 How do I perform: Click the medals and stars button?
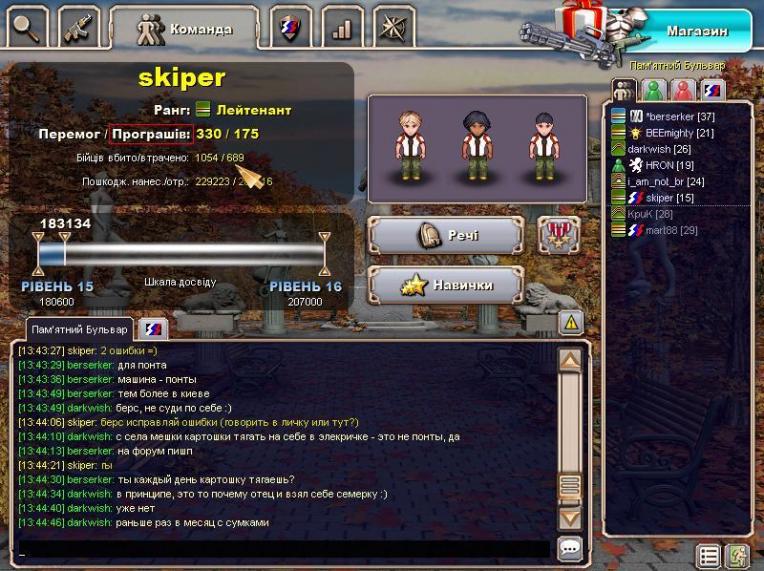[x=559, y=235]
